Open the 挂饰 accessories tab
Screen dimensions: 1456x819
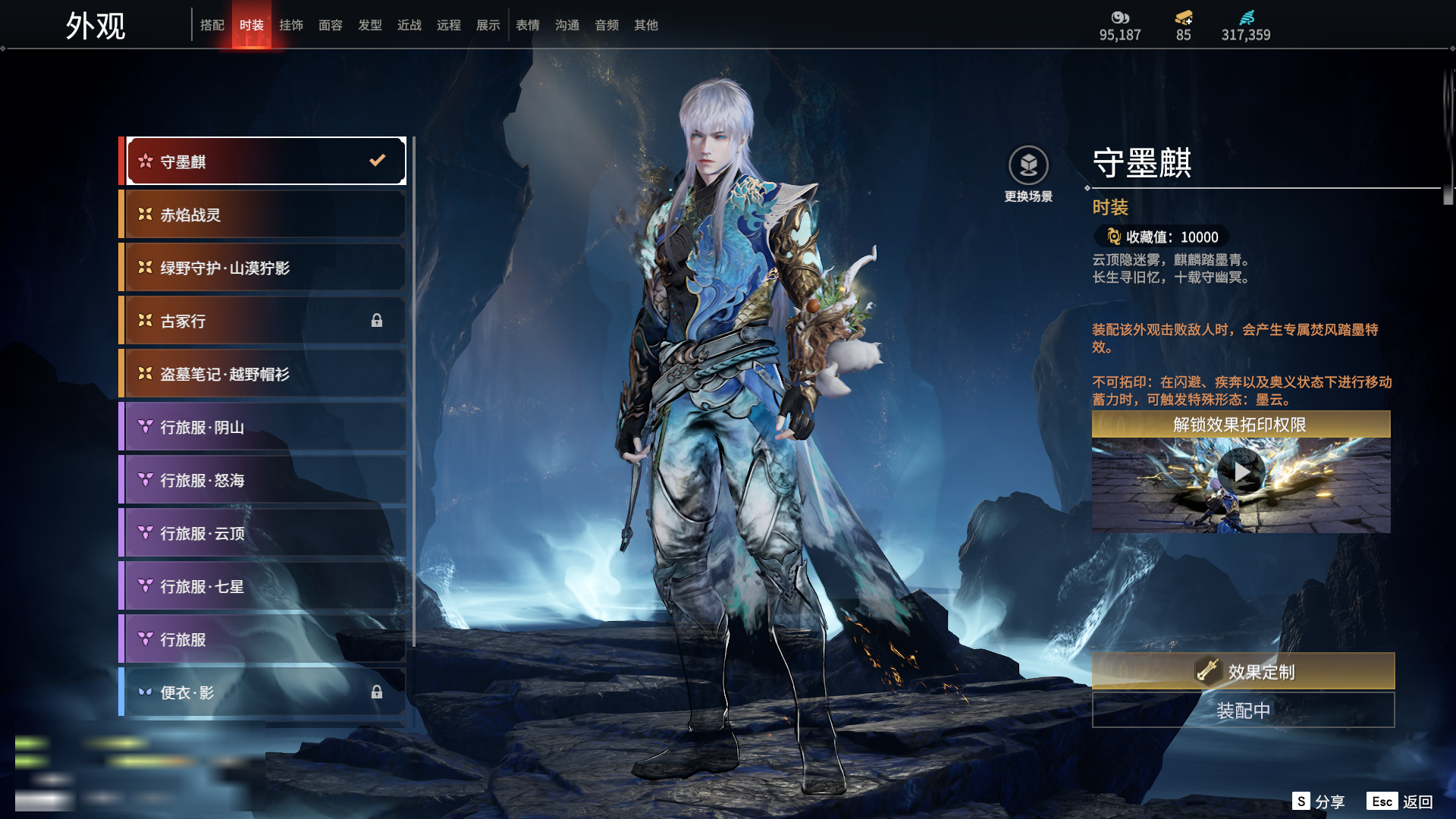291,25
